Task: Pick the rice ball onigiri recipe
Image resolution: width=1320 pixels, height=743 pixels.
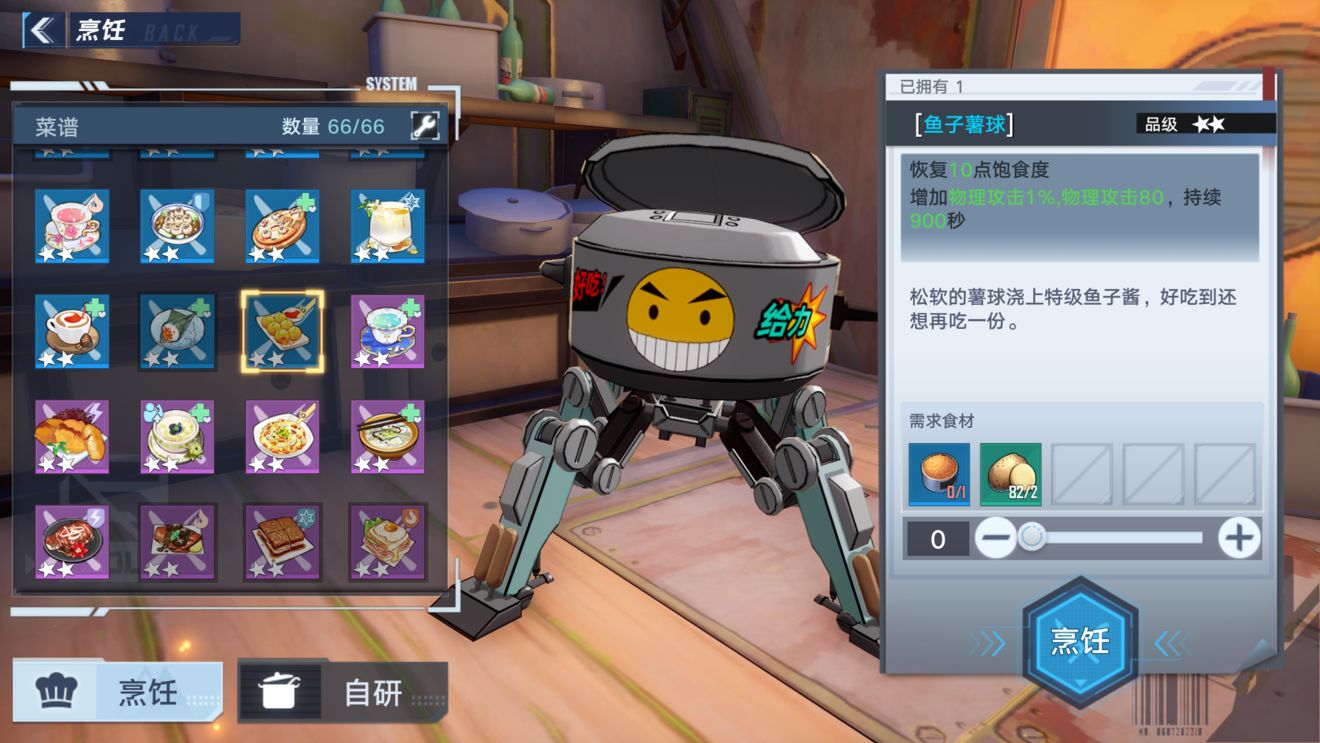Action: [177, 331]
